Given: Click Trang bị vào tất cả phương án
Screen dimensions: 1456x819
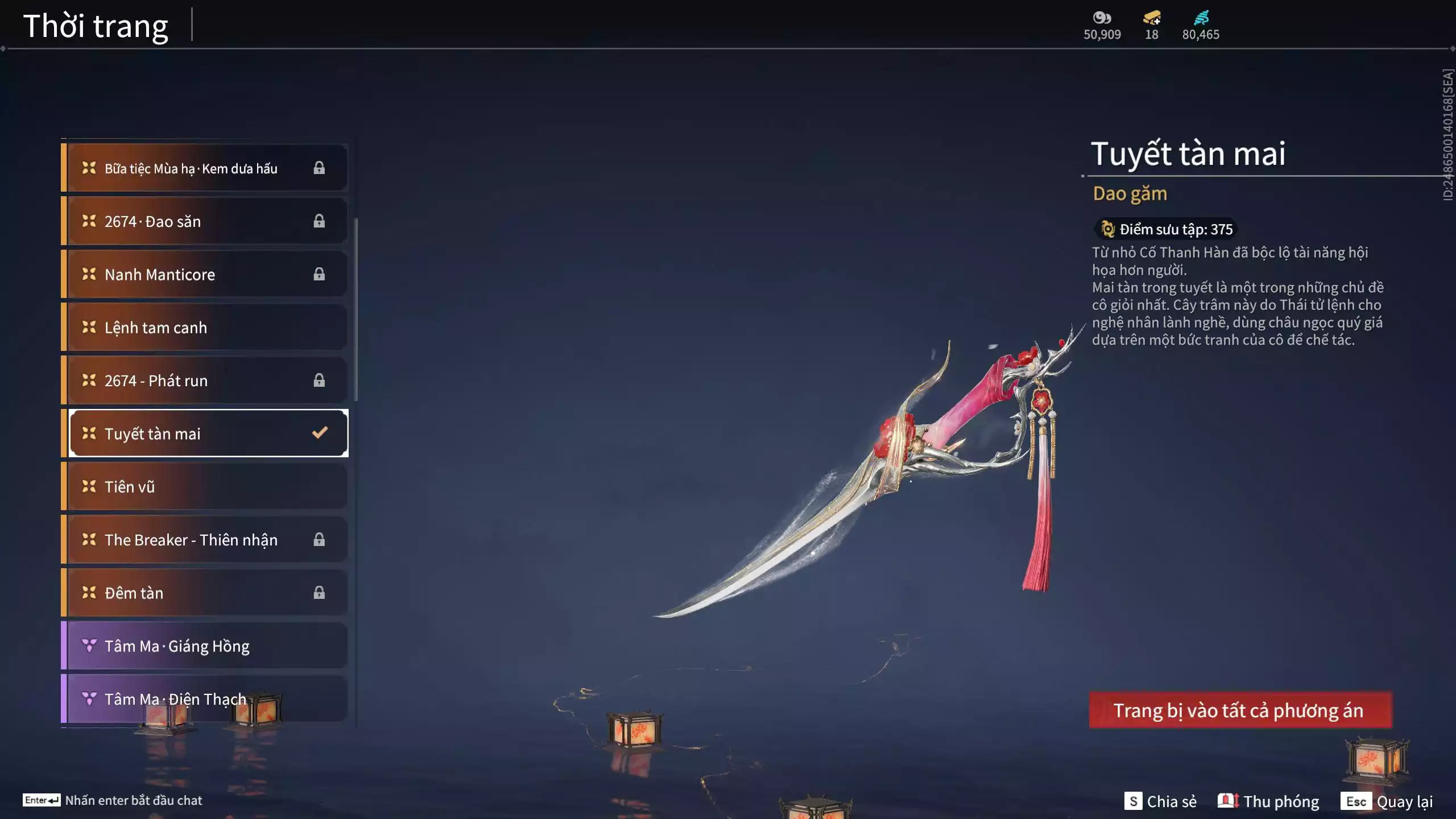Looking at the screenshot, I should point(1240,710).
